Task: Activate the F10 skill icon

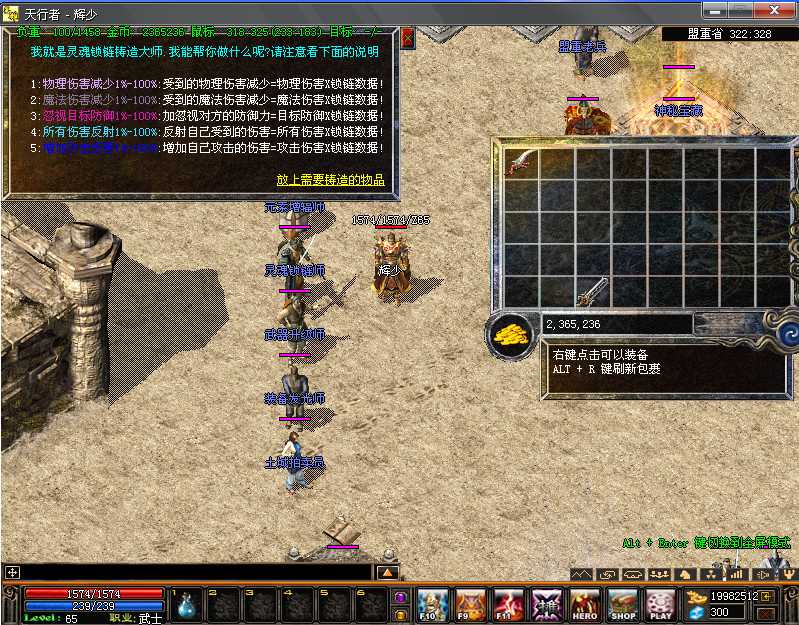Action: [431, 604]
